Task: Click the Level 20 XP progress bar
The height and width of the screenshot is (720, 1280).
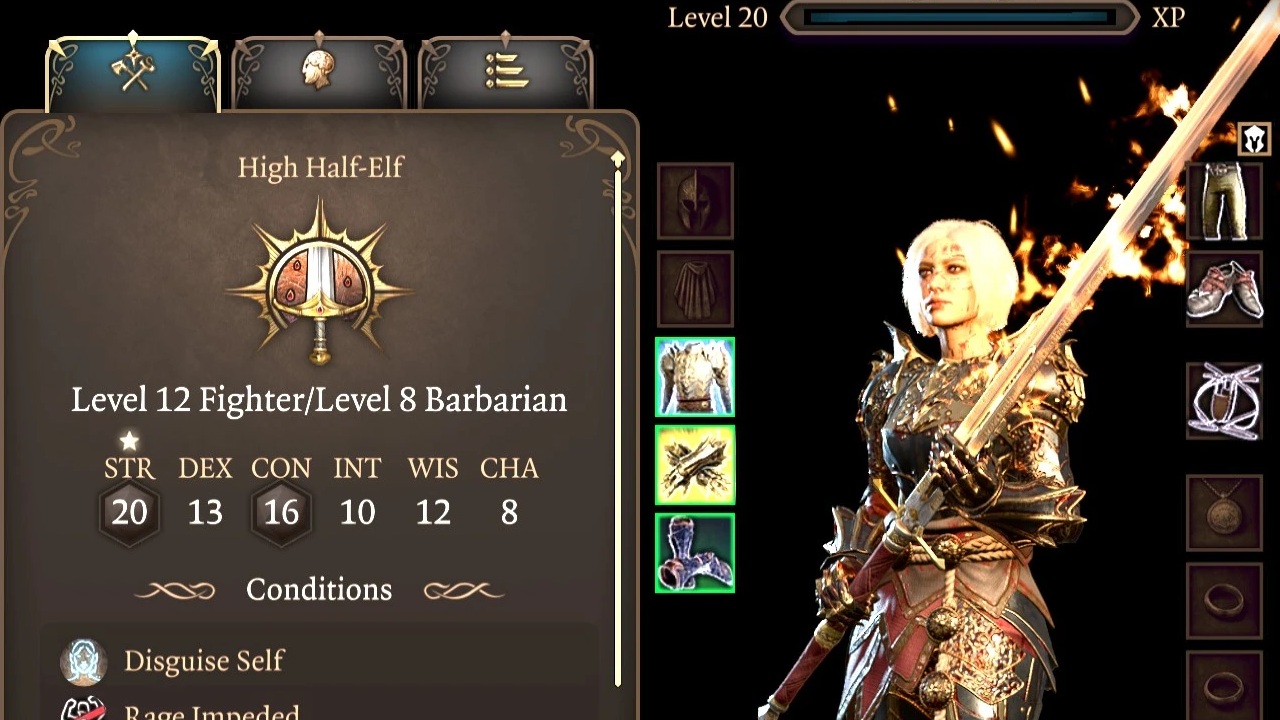Action: coord(957,17)
